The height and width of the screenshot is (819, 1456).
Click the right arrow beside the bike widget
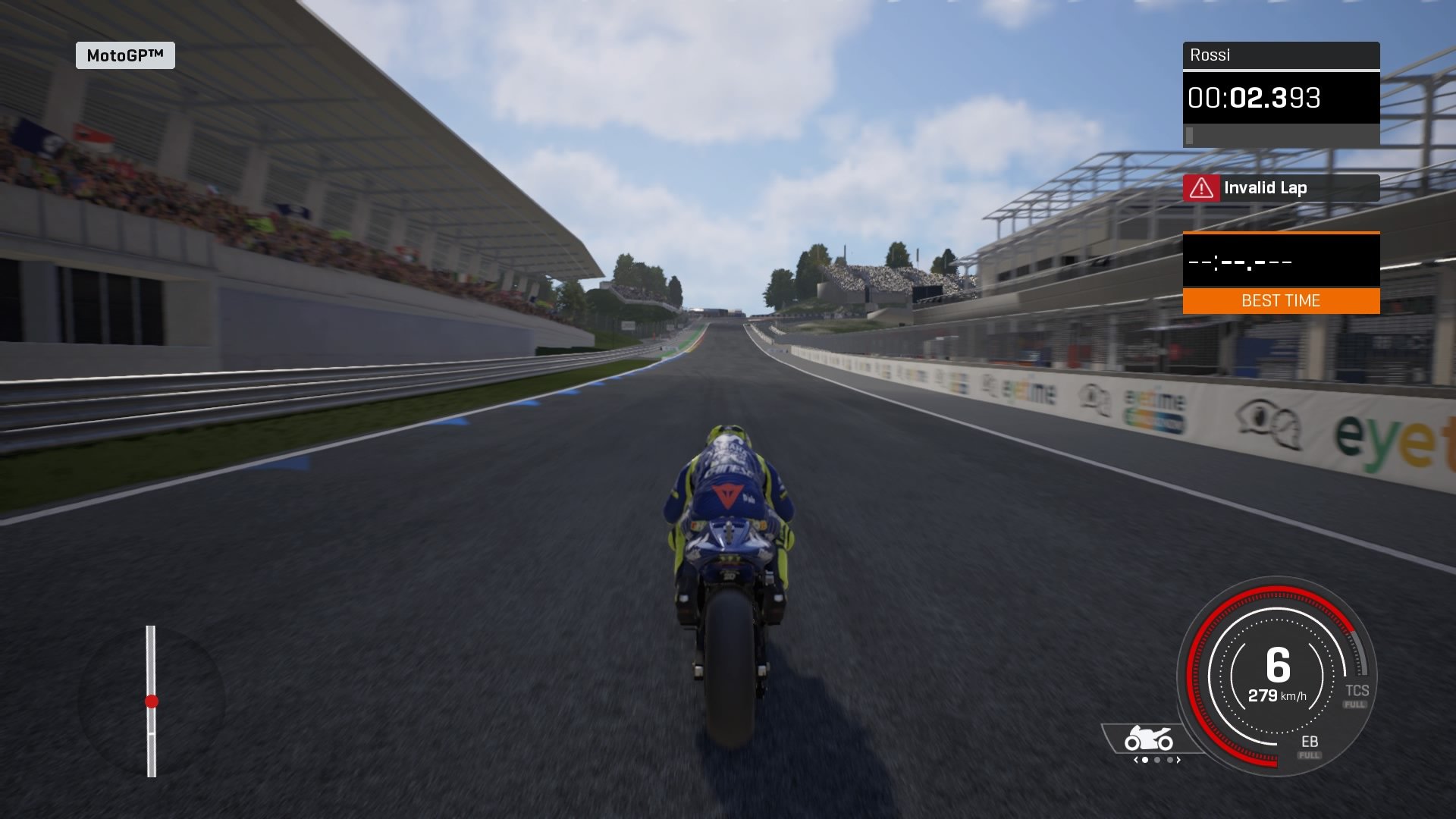coord(1178,760)
